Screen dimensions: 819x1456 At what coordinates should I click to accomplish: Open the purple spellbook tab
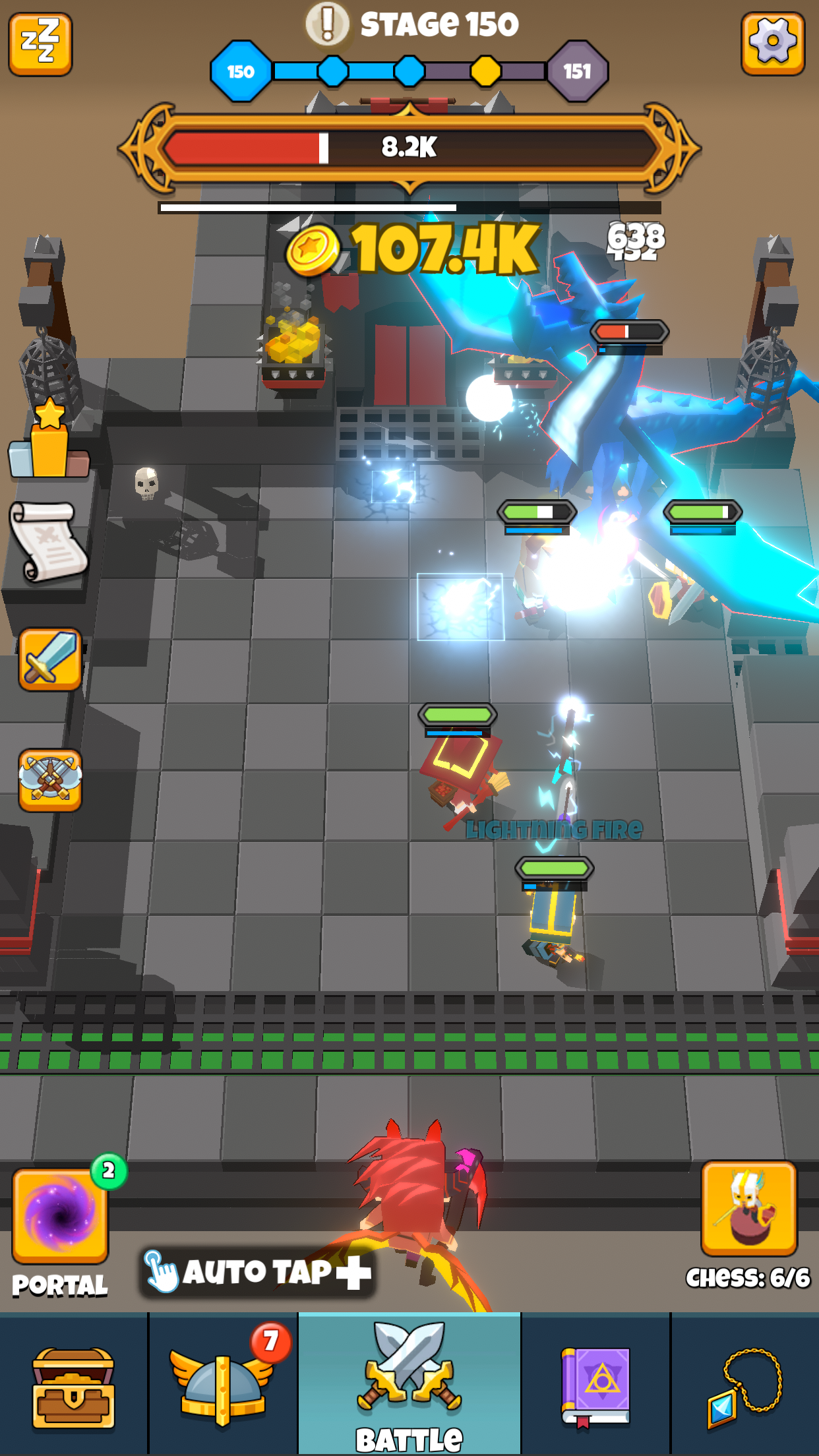[x=595, y=1382]
